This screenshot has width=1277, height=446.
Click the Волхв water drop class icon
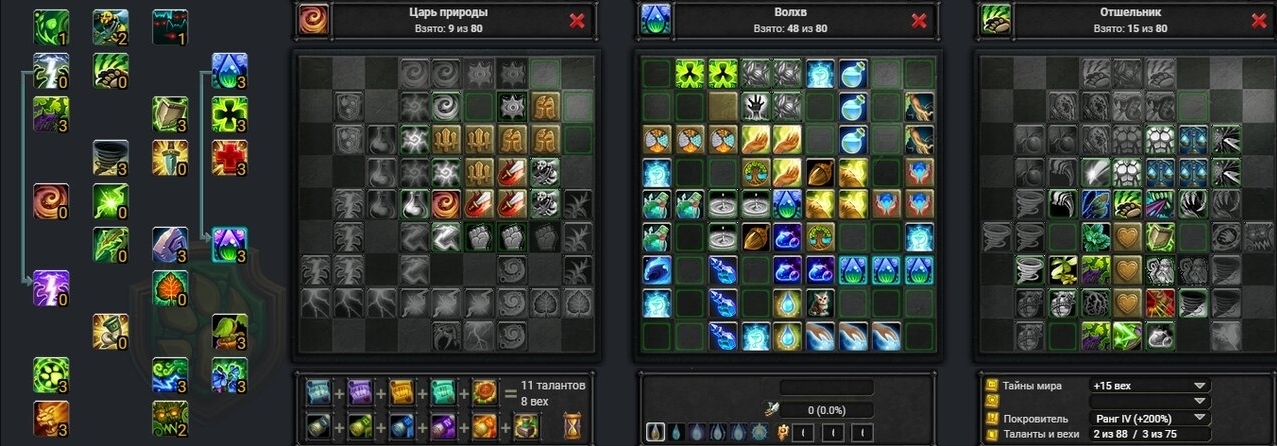tap(654, 20)
